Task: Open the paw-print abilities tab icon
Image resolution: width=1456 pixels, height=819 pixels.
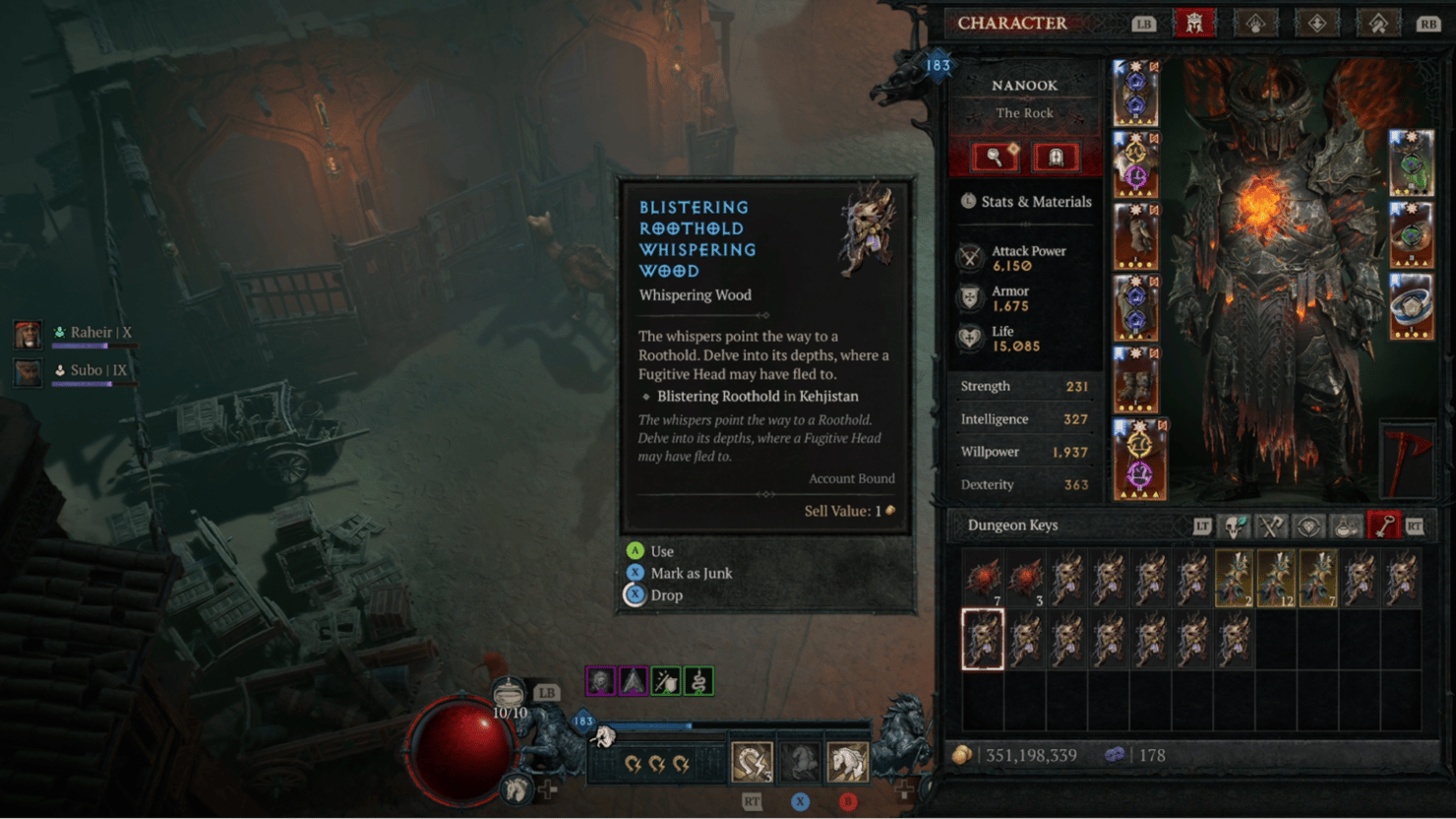Action: click(1255, 23)
